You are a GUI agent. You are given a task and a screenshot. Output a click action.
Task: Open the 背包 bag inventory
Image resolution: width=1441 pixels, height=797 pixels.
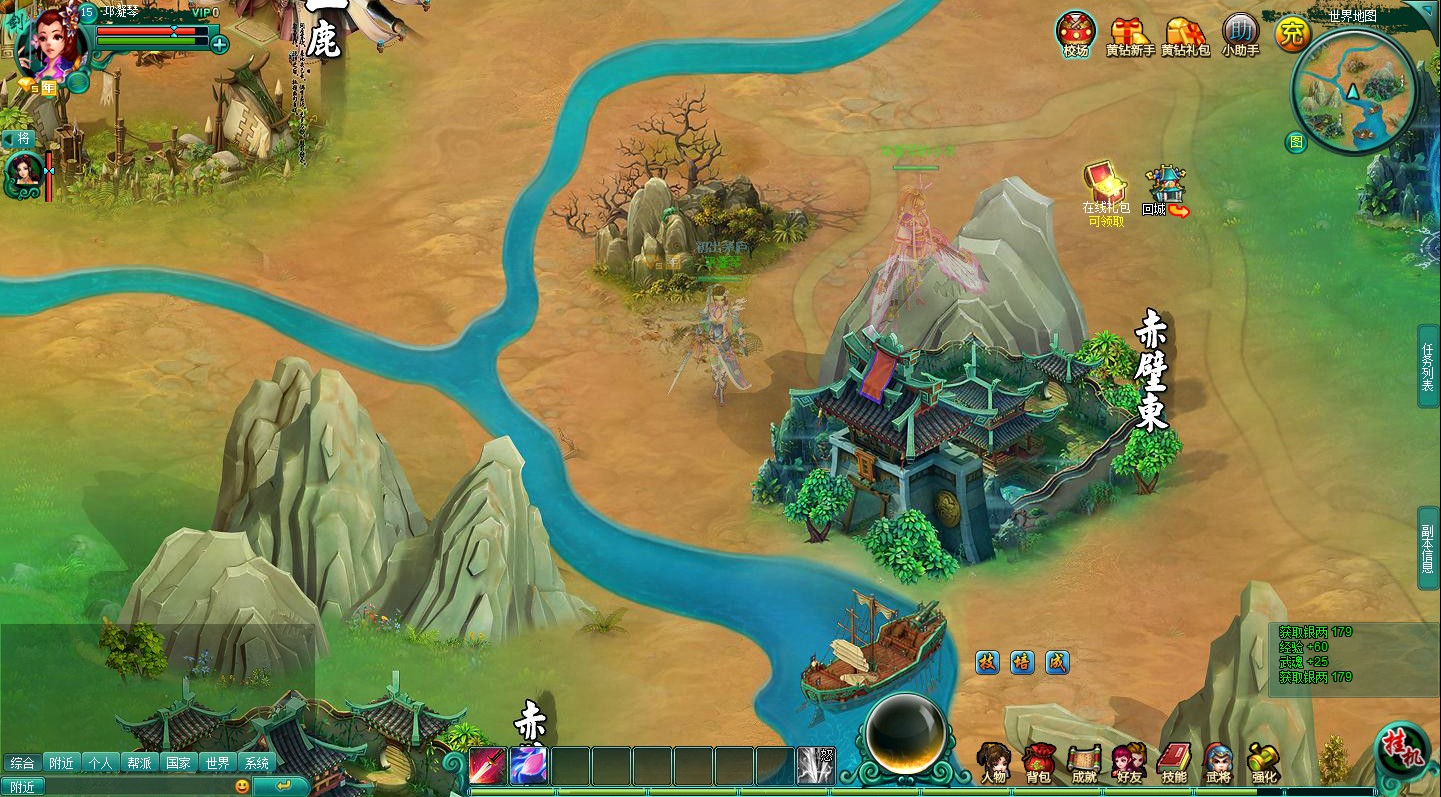[x=1038, y=762]
